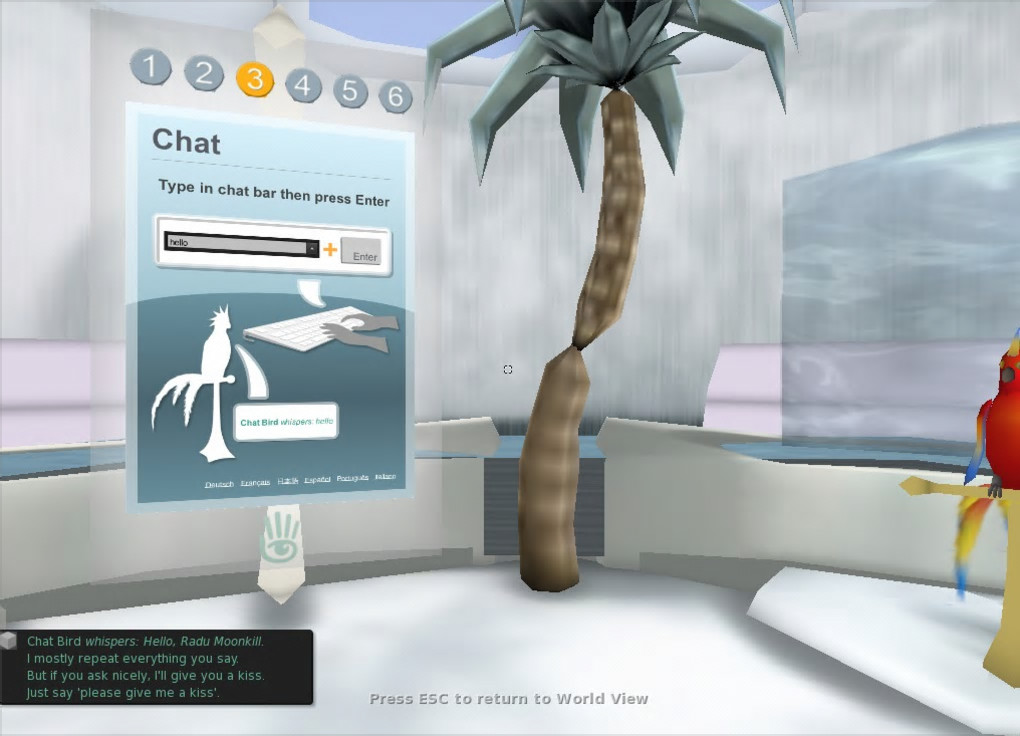Open tutorial step 5
The height and width of the screenshot is (736, 1020).
pyautogui.click(x=350, y=91)
